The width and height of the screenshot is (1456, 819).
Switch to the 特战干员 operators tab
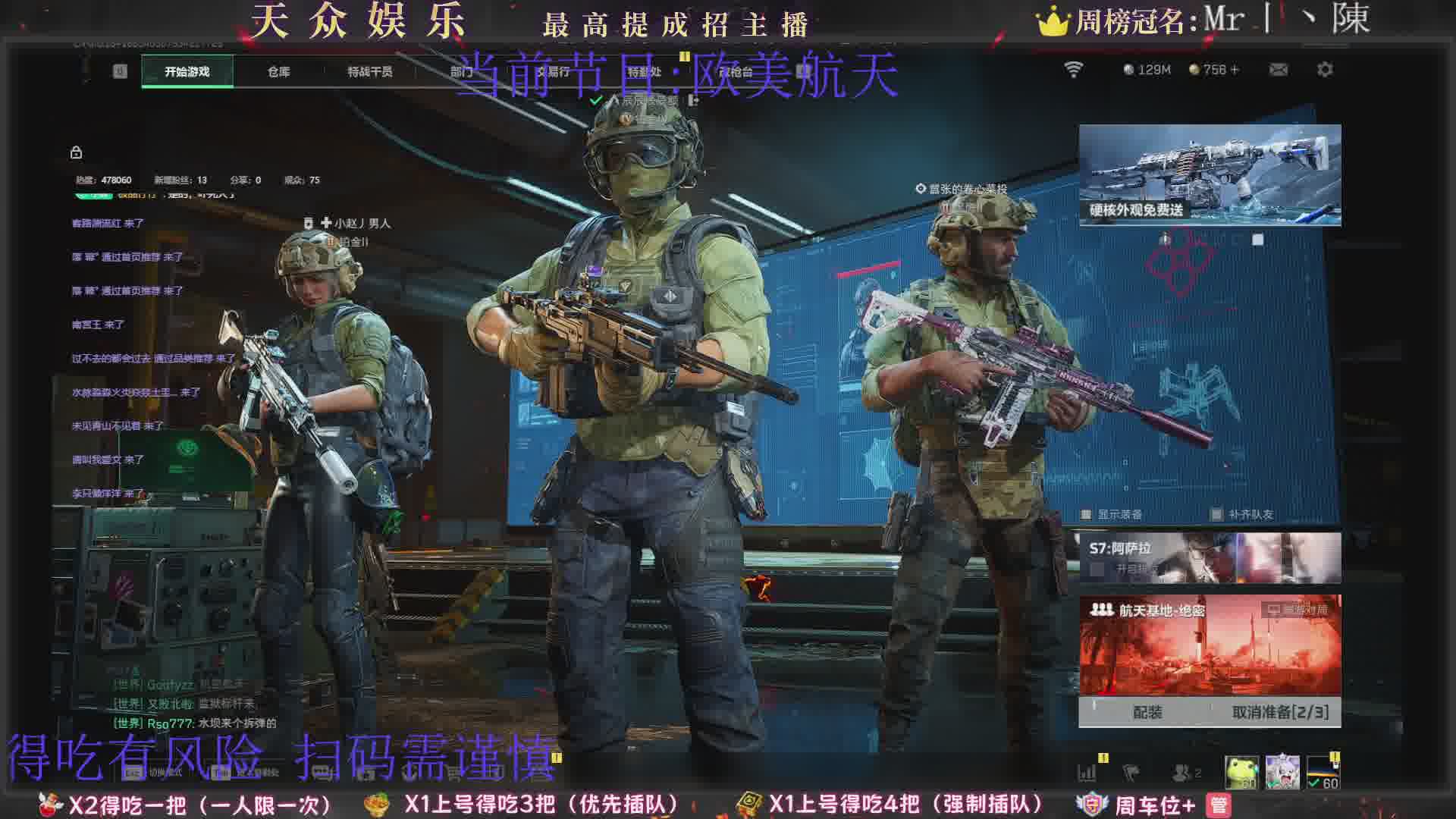pyautogui.click(x=369, y=71)
